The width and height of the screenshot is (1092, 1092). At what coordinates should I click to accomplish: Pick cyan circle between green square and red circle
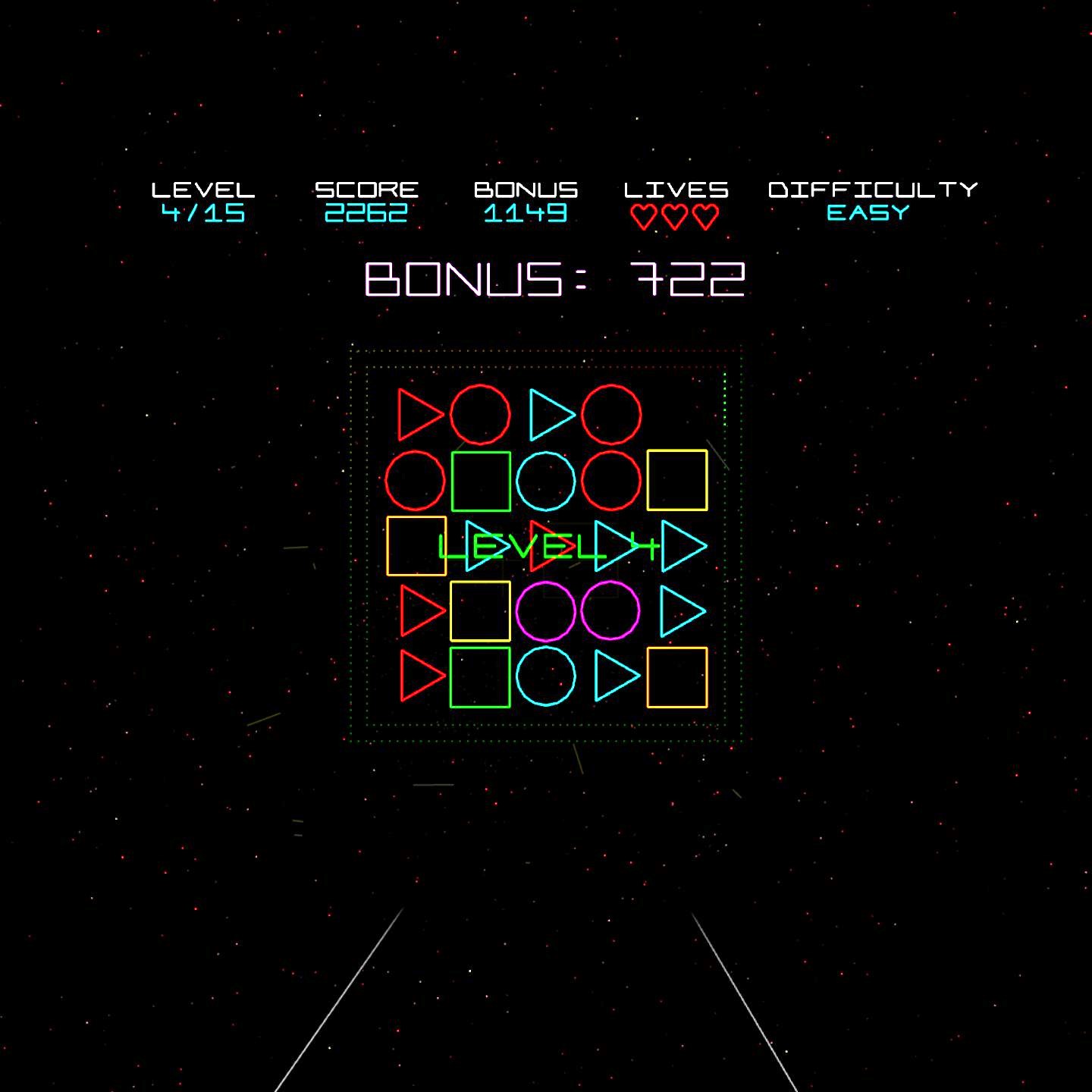pyautogui.click(x=546, y=481)
